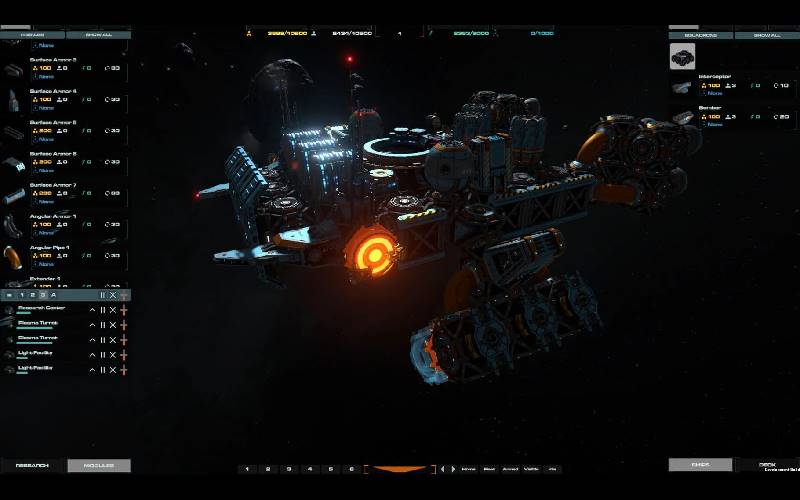Click Show All in the ships panel

click(x=767, y=35)
